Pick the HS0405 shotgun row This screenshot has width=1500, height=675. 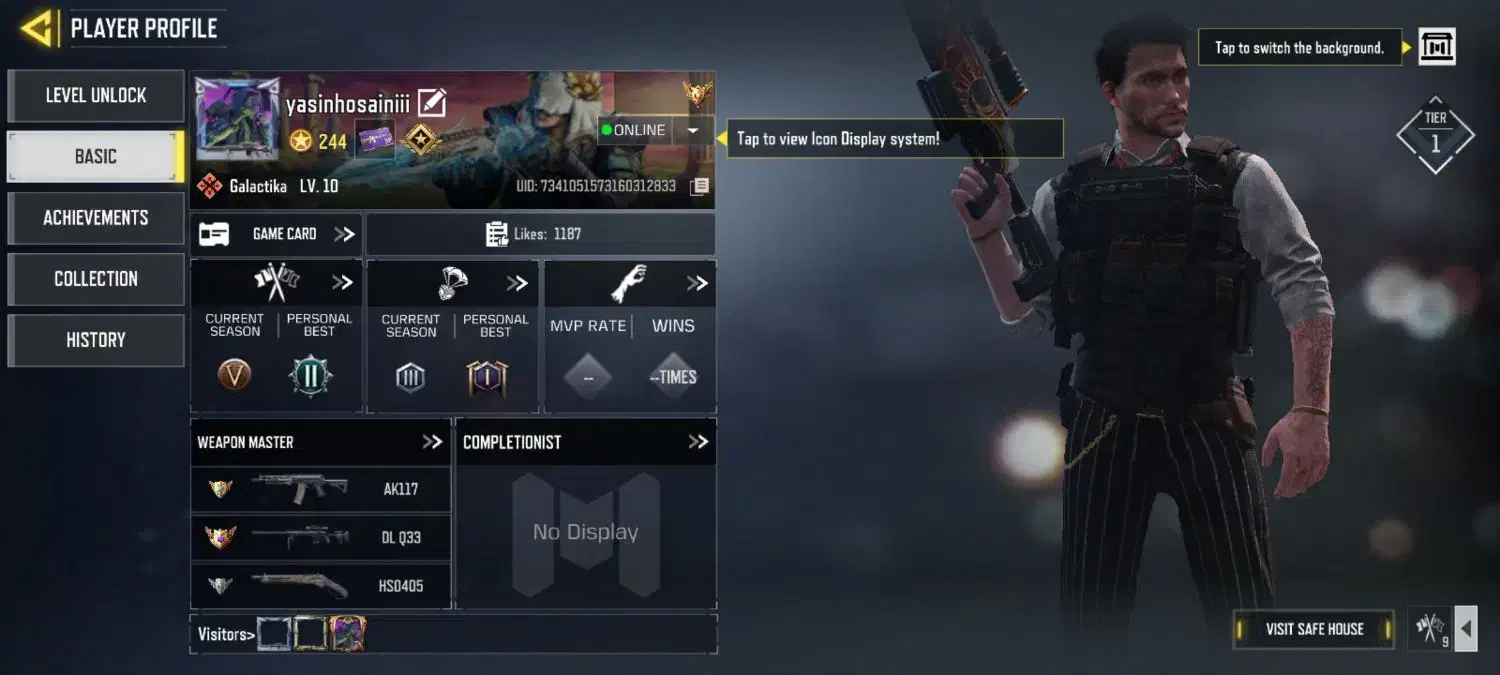pyautogui.click(x=320, y=585)
